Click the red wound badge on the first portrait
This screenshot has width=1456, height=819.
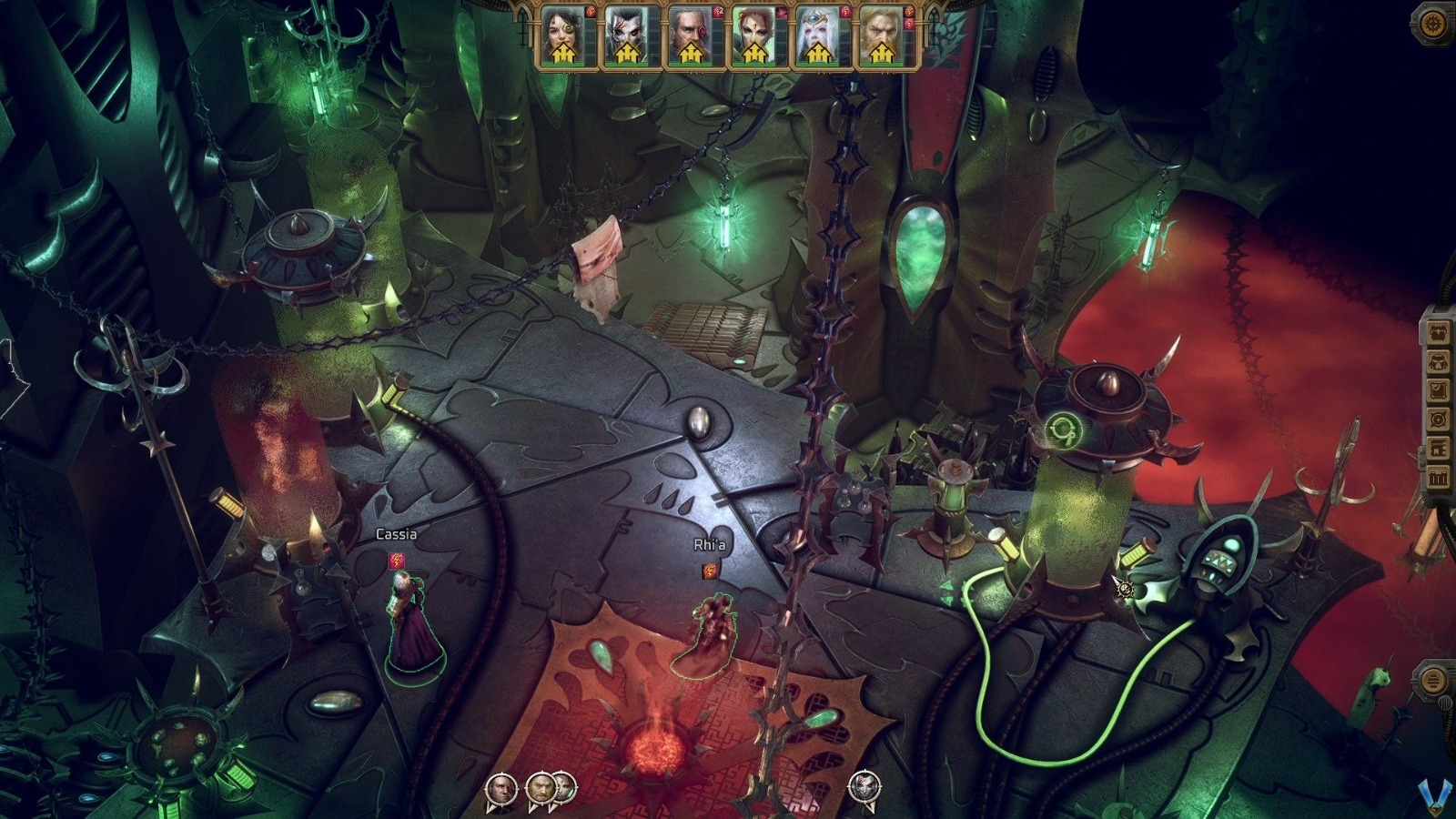tap(590, 11)
